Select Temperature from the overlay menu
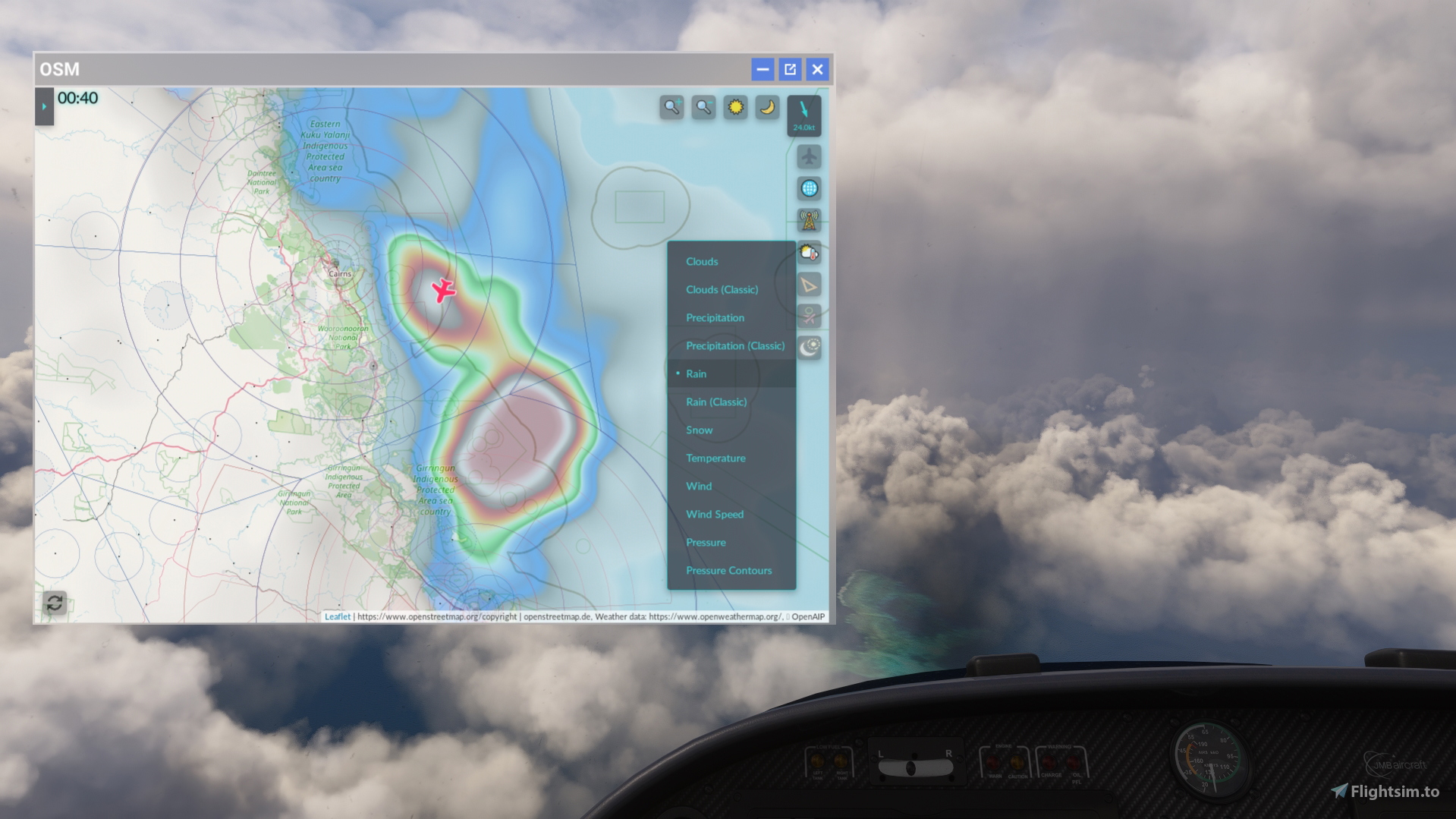The height and width of the screenshot is (819, 1456). [x=715, y=458]
